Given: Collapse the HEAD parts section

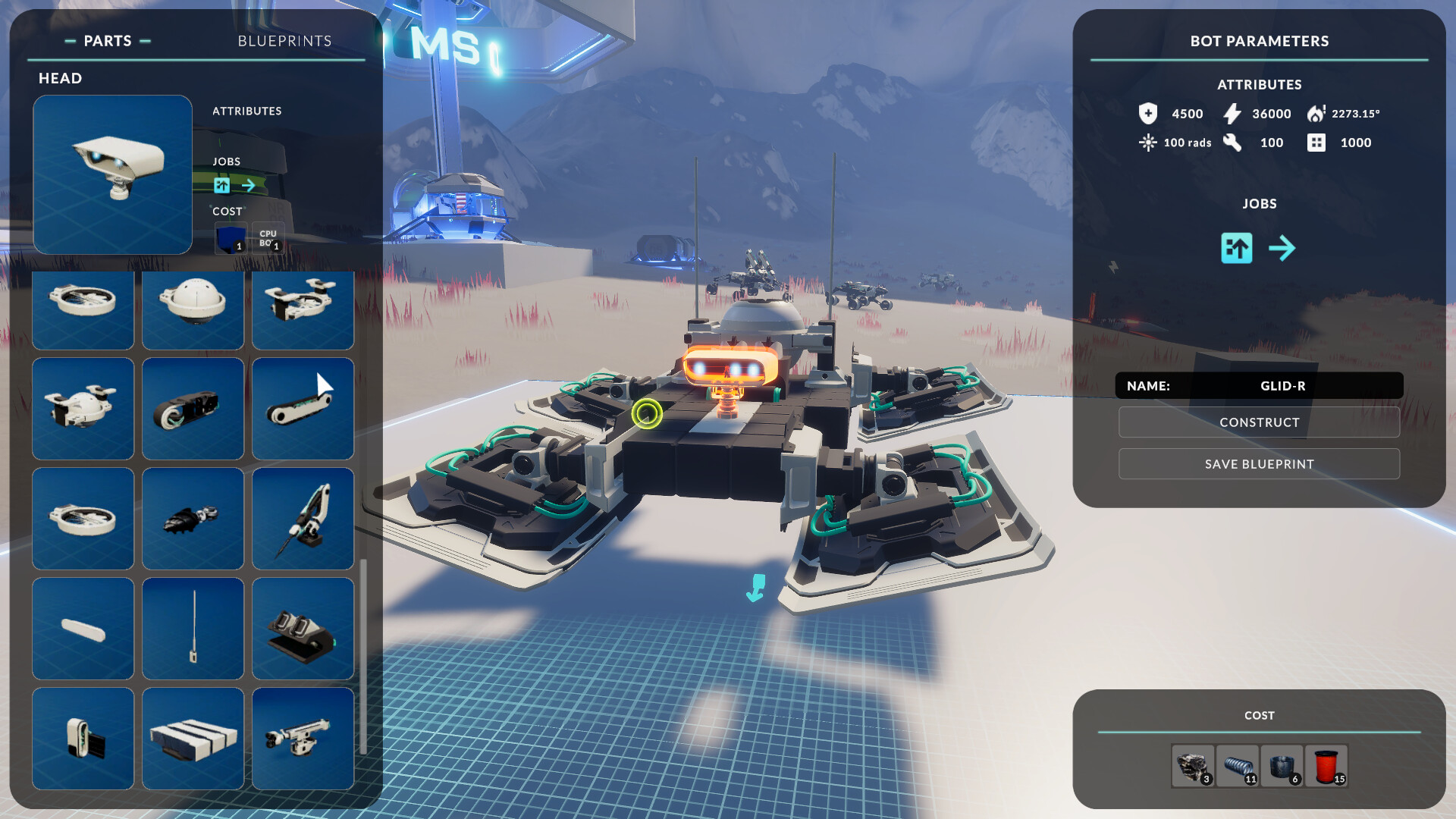Looking at the screenshot, I should [x=61, y=78].
